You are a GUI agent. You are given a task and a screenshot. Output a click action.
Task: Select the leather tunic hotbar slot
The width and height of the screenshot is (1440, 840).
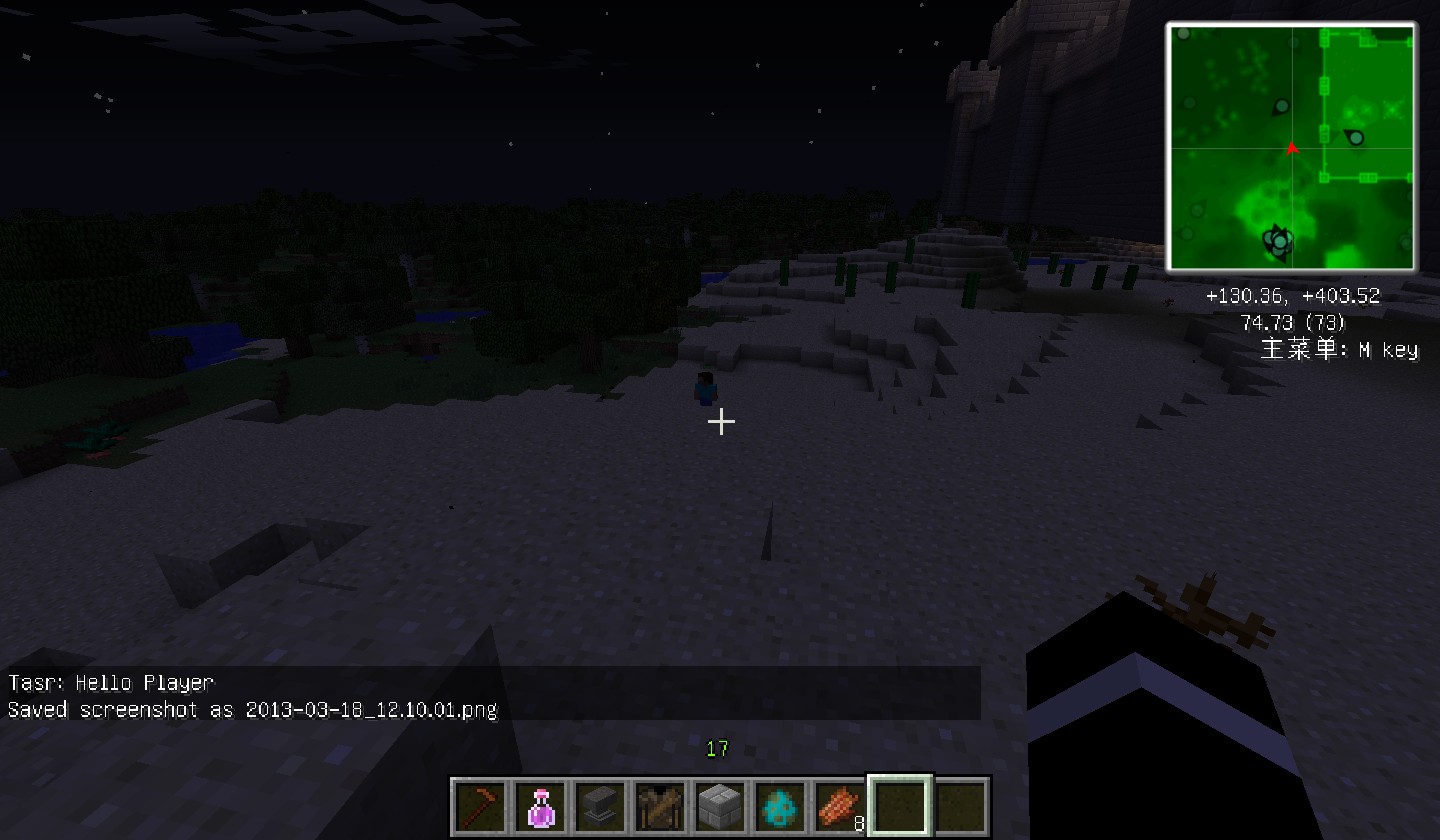pyautogui.click(x=660, y=806)
